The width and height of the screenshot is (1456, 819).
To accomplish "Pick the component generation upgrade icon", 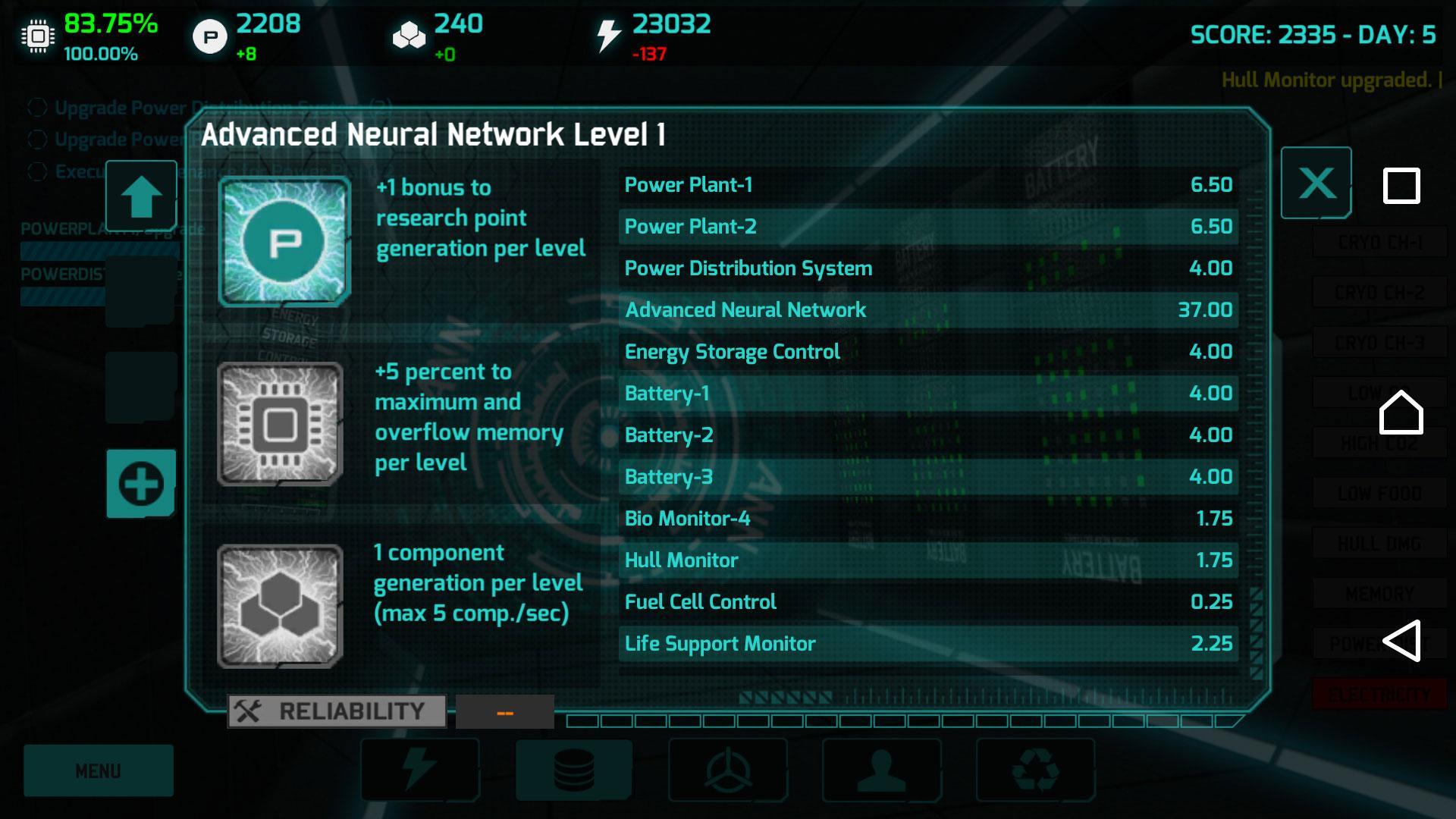I will [280, 606].
